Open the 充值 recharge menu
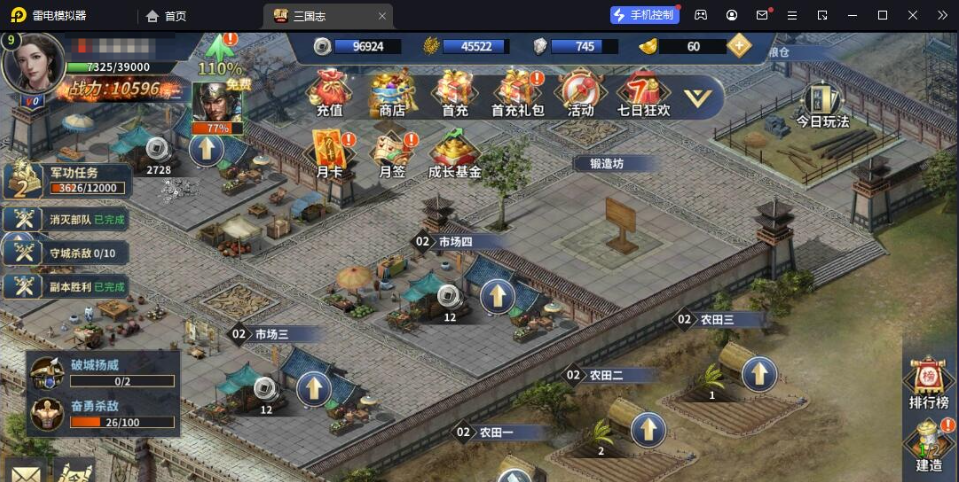Viewport: 959px width, 482px height. [x=329, y=93]
